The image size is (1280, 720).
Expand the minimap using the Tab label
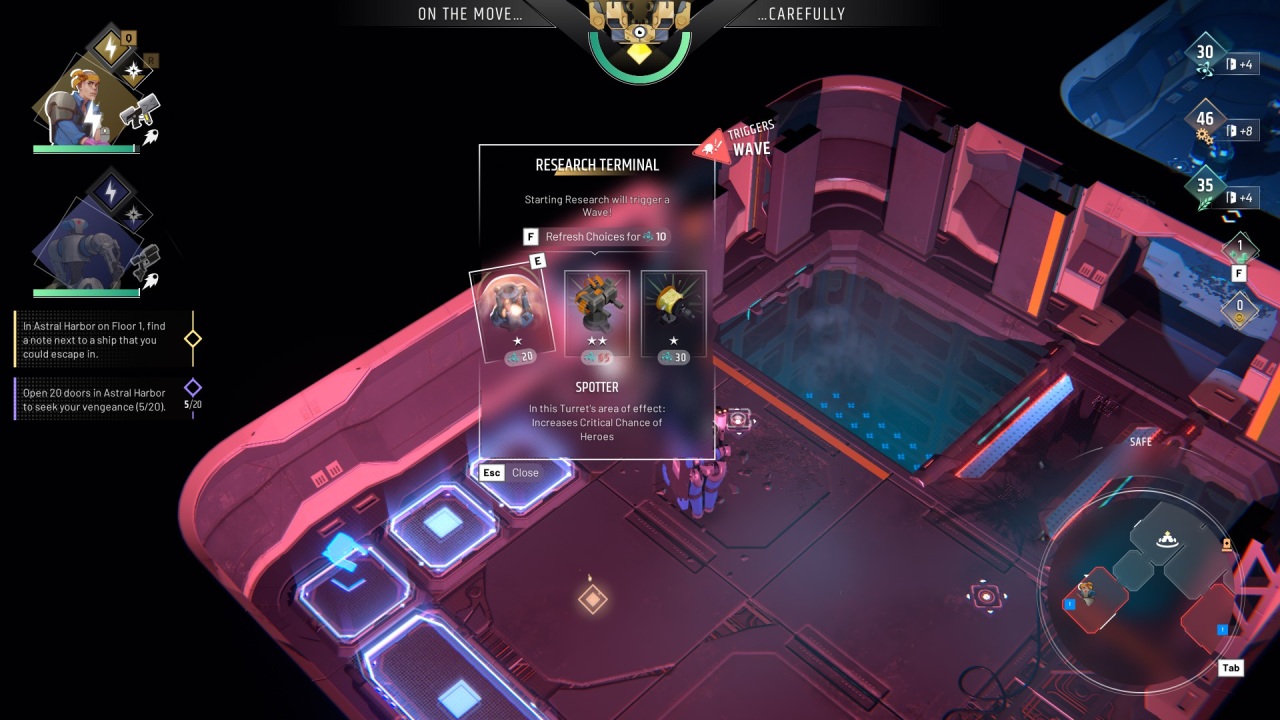click(1230, 668)
